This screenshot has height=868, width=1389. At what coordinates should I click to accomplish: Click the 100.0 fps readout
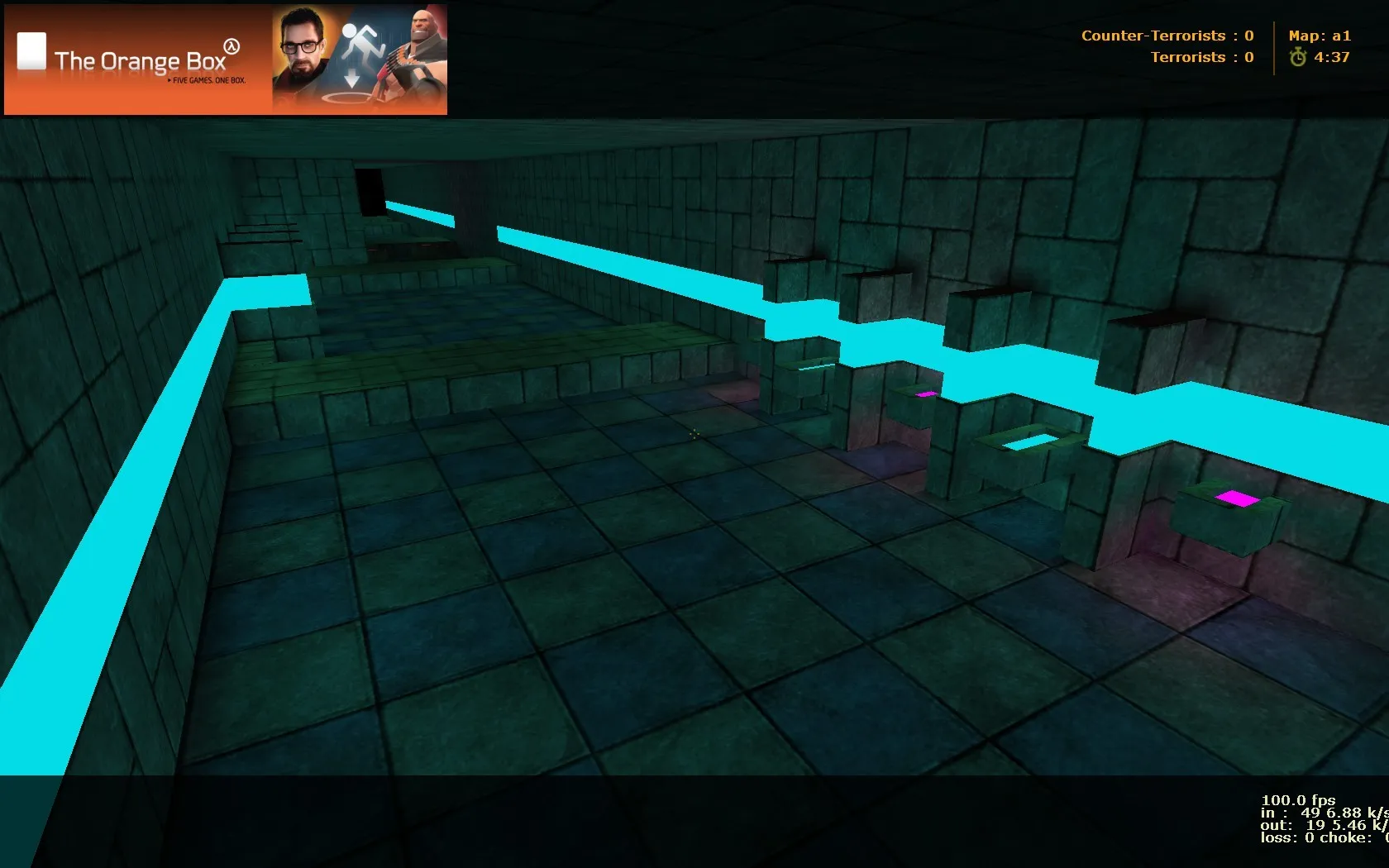(x=1298, y=799)
